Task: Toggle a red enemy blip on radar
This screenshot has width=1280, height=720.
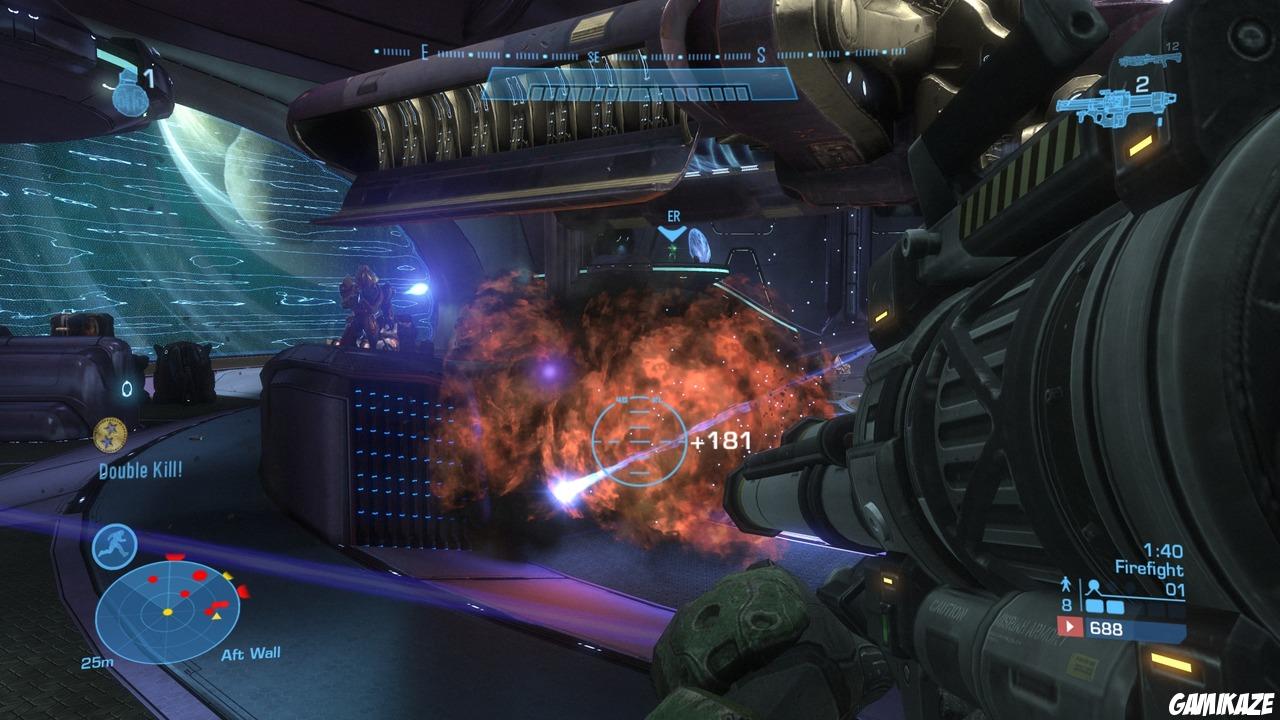Action: (x=200, y=574)
